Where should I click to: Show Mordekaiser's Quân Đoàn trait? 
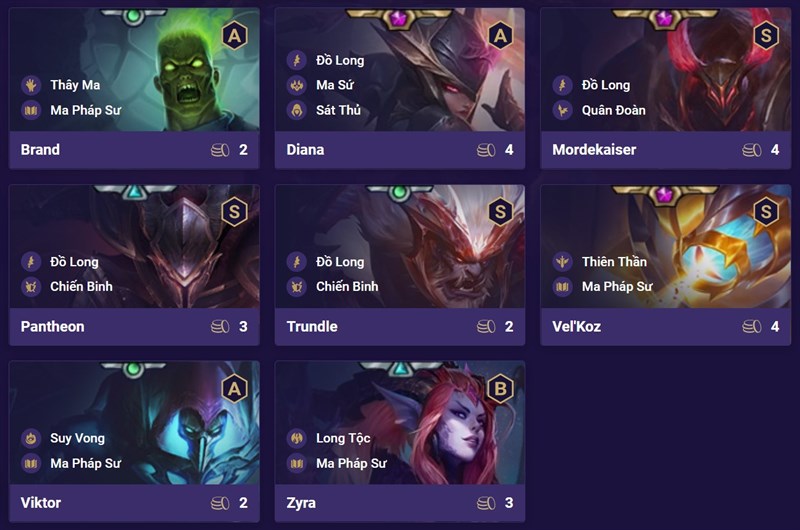[562, 110]
